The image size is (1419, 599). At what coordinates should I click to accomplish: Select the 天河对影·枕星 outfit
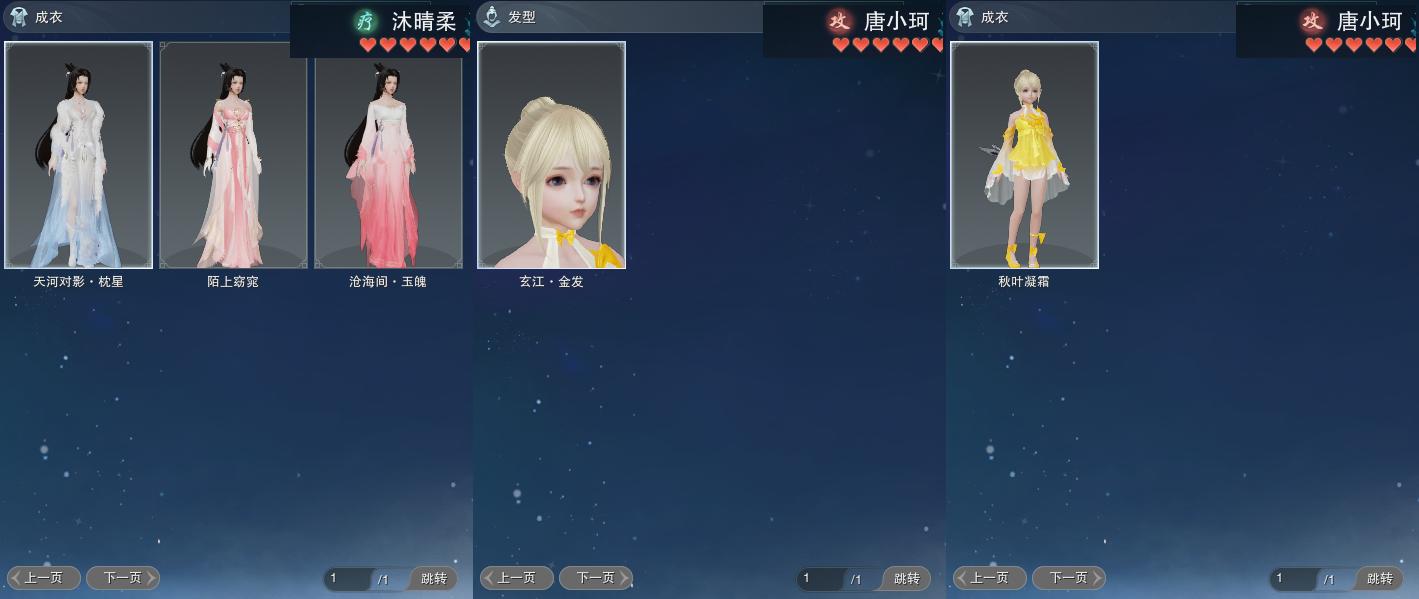(79, 155)
